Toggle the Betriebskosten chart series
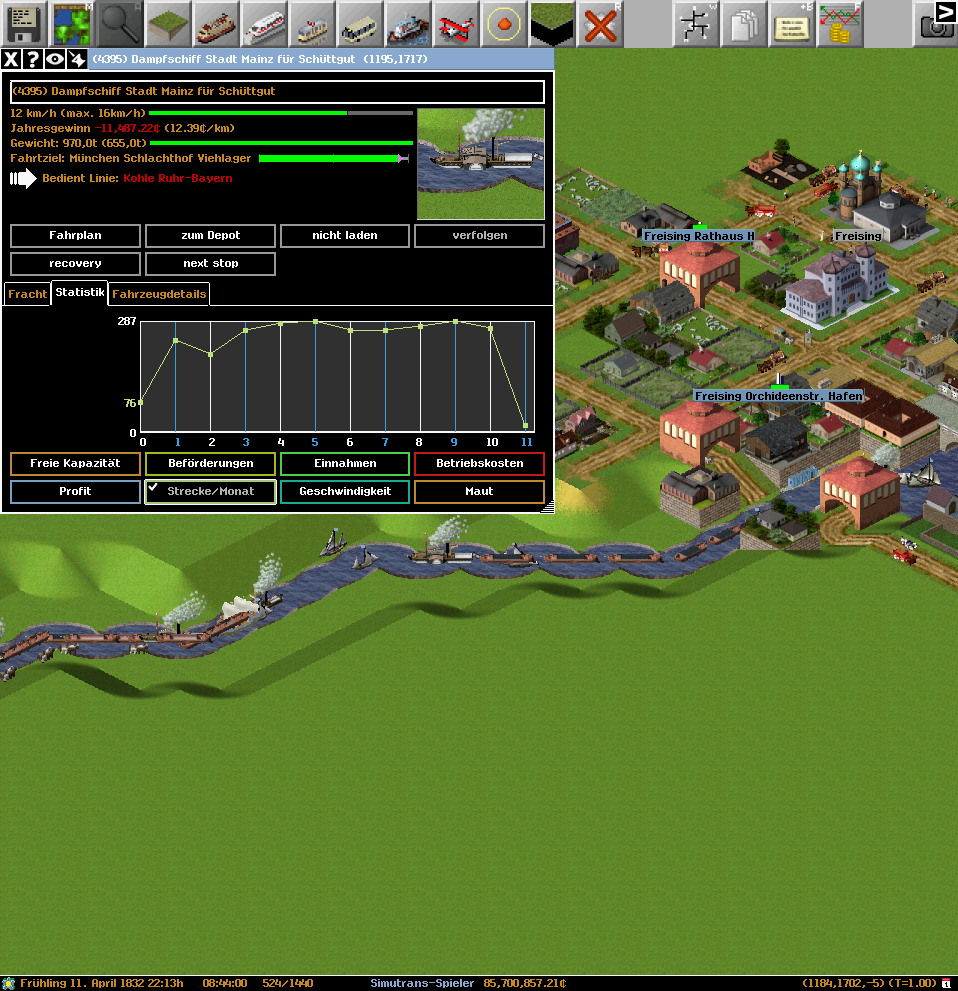 click(x=479, y=464)
